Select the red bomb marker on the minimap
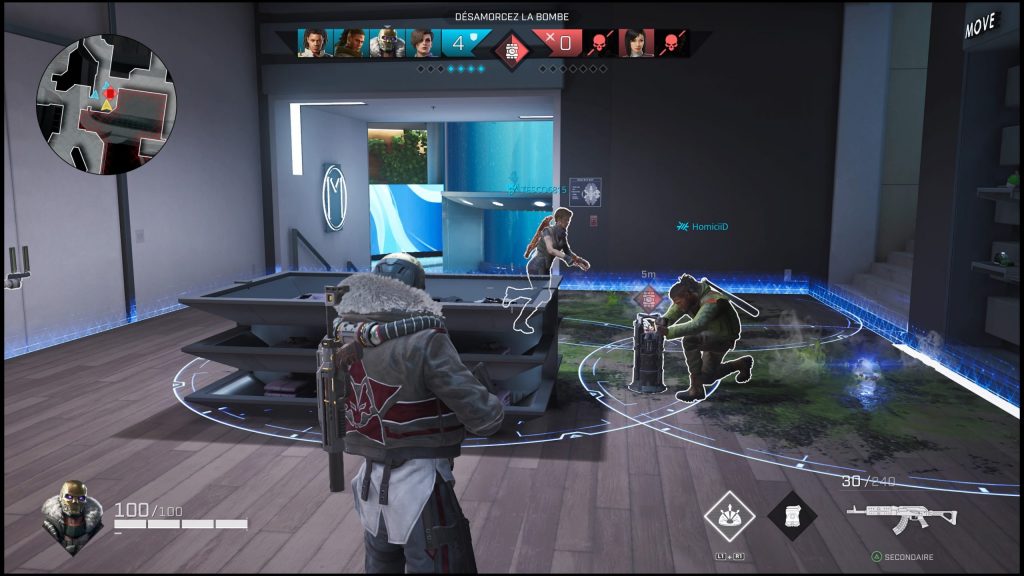 (x=110, y=94)
